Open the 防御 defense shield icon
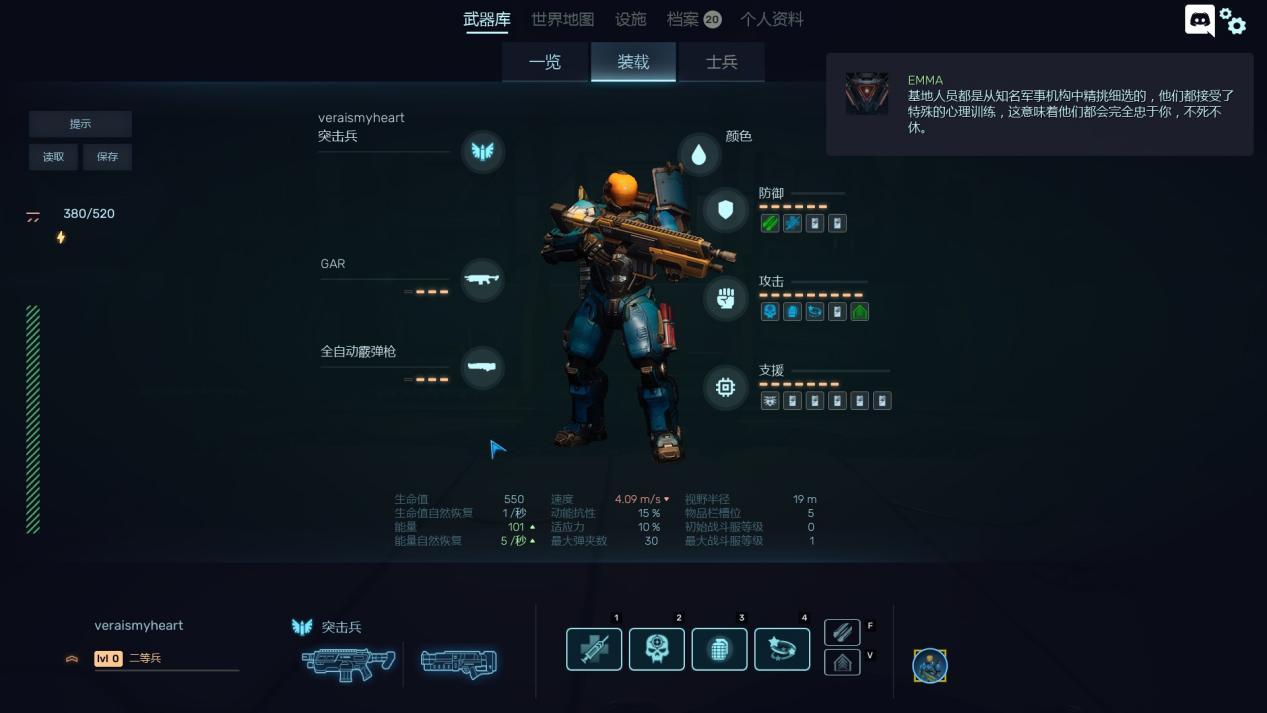Screen dimensions: 1267x713 (725, 210)
